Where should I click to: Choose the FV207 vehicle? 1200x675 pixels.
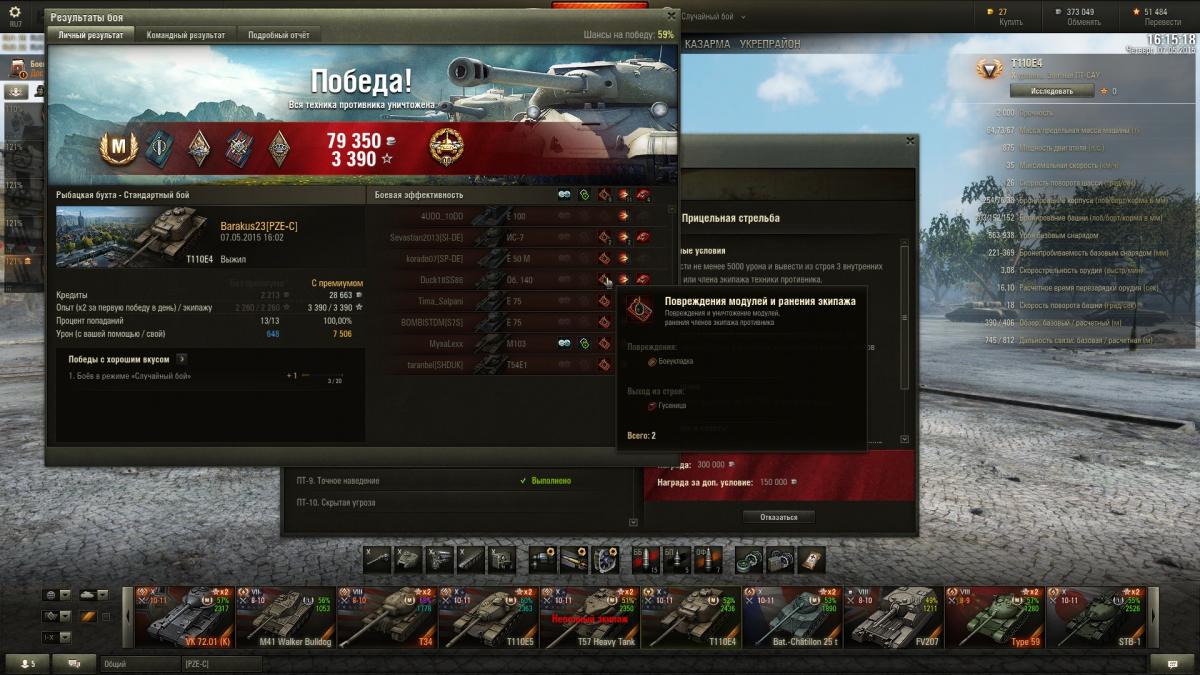point(893,616)
